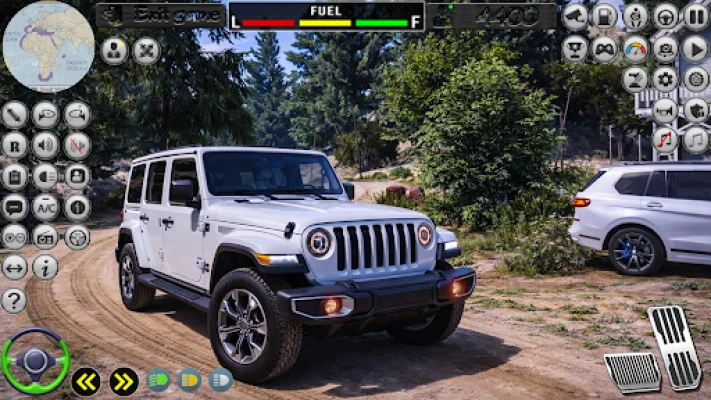This screenshot has width=711, height=400.
Task: Apply the brake pedal
Action: pos(632,372)
